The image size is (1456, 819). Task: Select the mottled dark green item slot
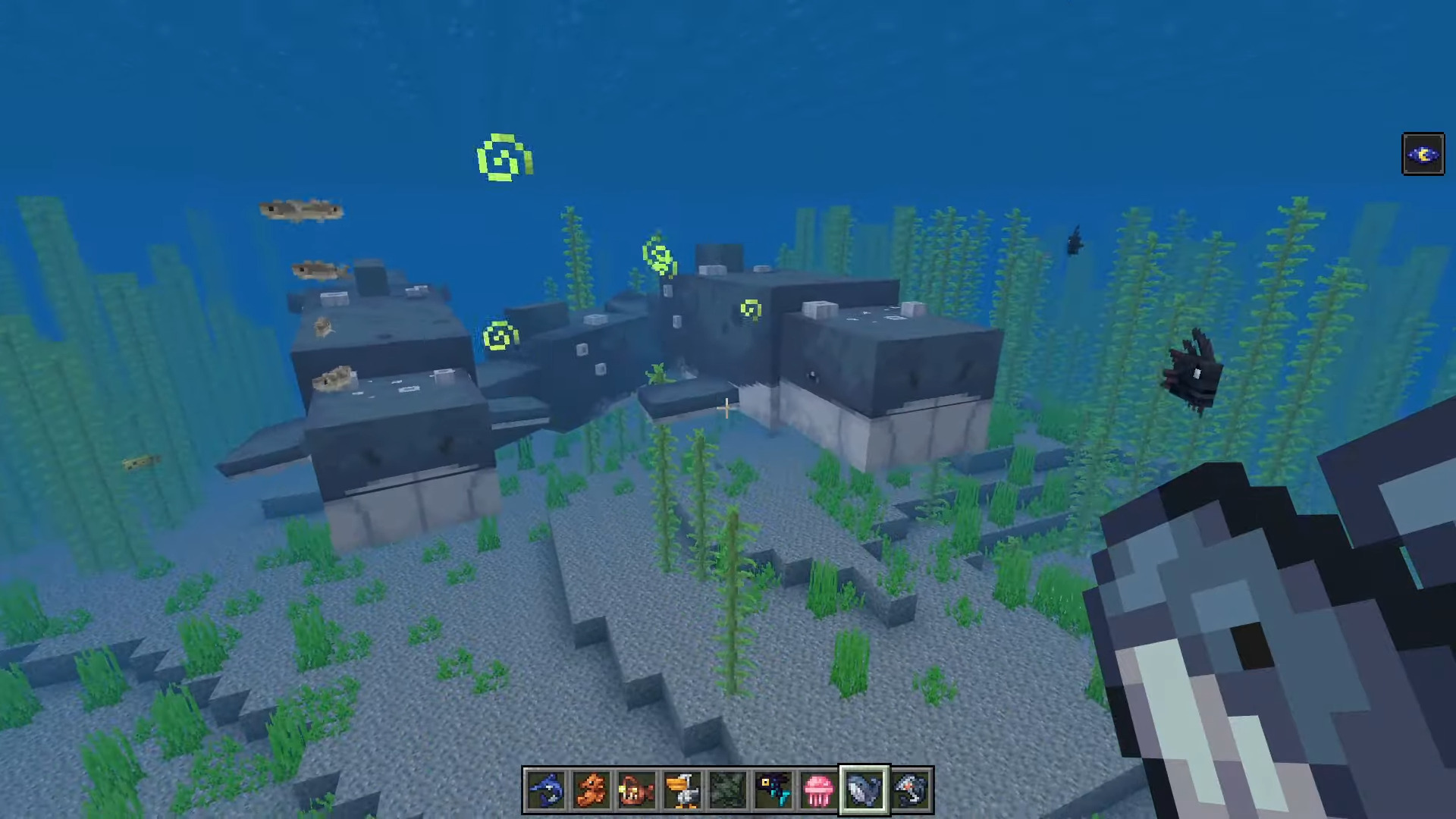pos(728,790)
